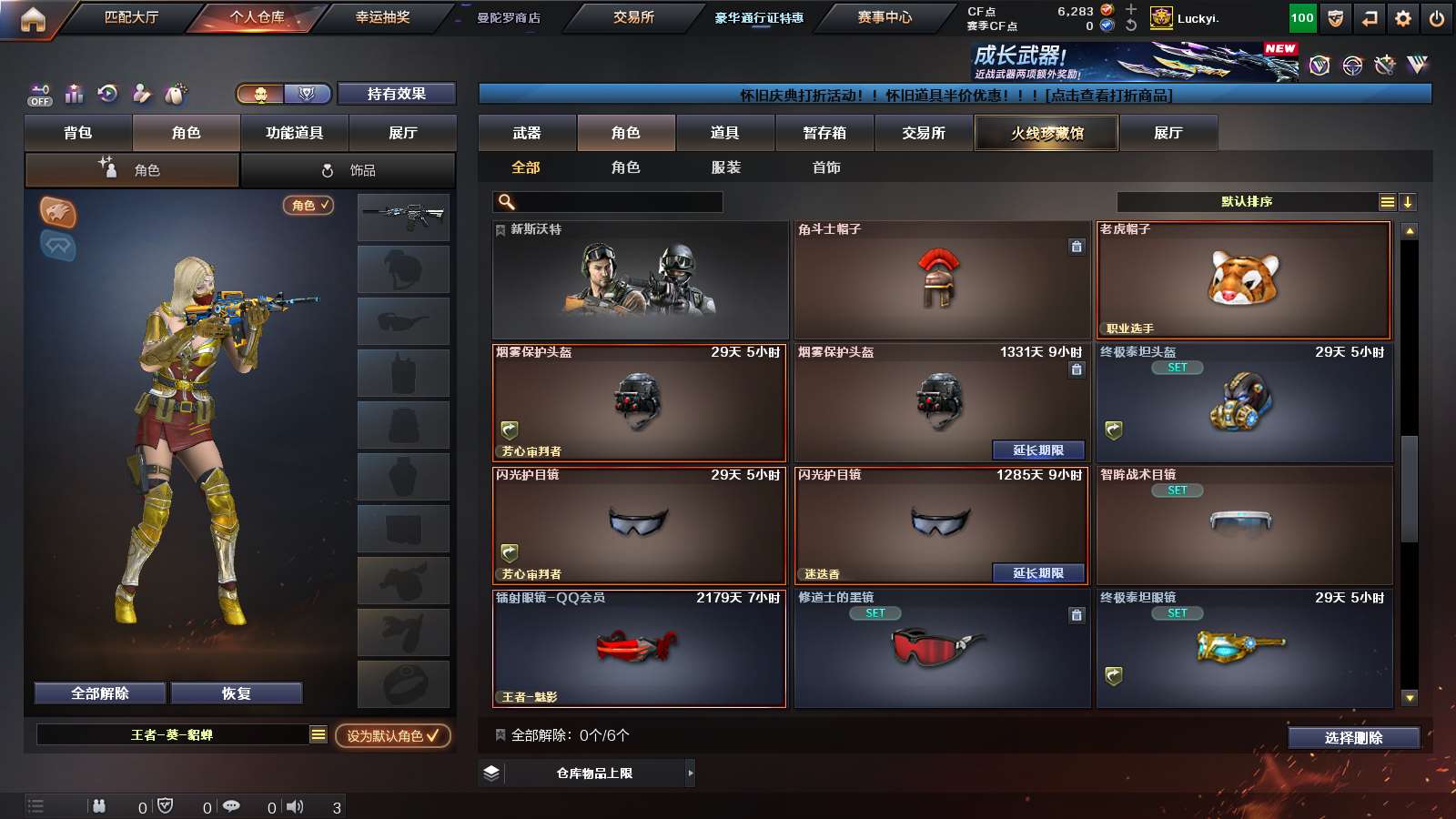Viewport: 1456px width, 819px height.
Task: Open the 交易所 top menu entry
Action: coord(633,17)
